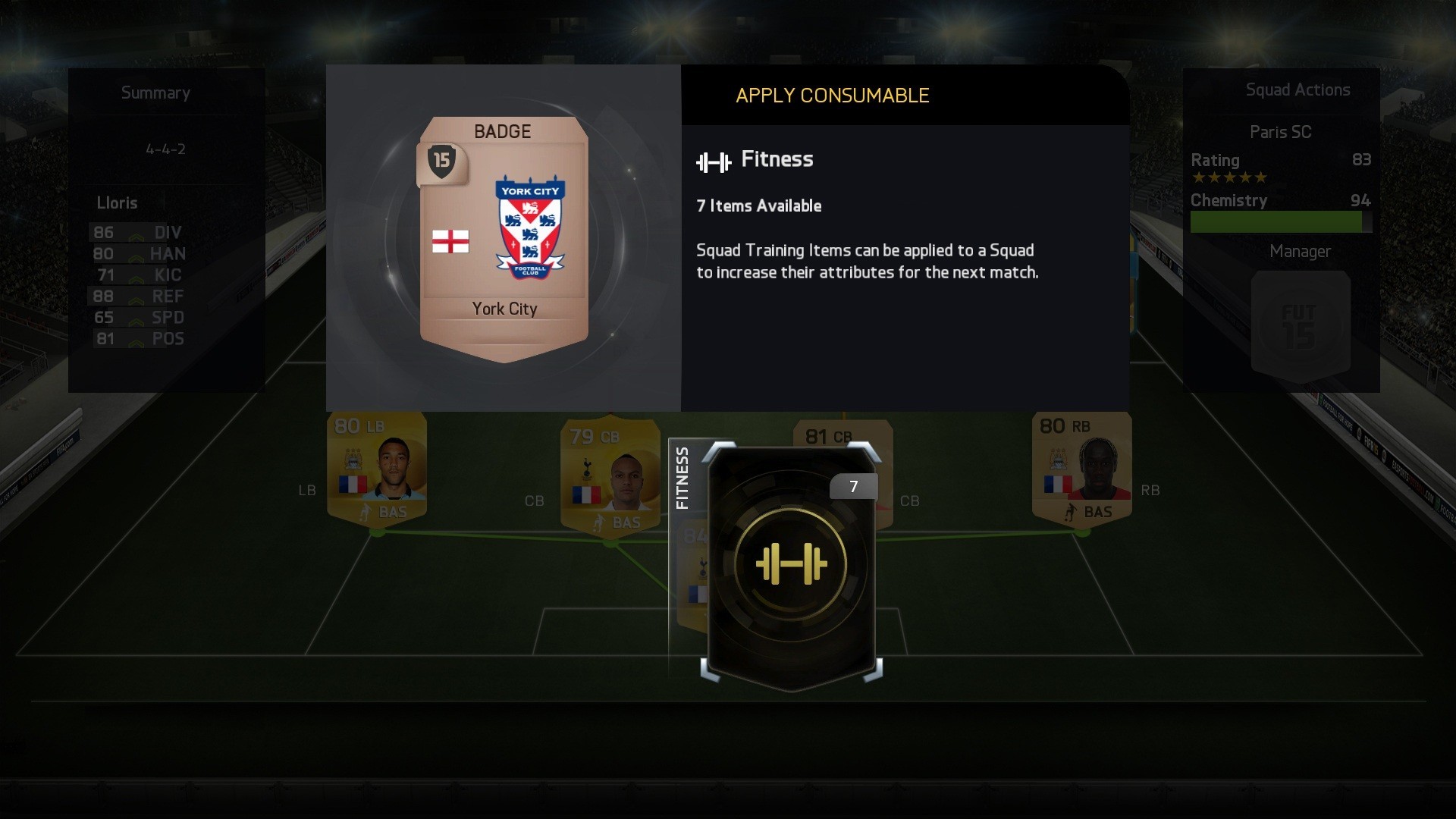Open the Summary panel
This screenshot has height=819, width=1456.
point(155,93)
